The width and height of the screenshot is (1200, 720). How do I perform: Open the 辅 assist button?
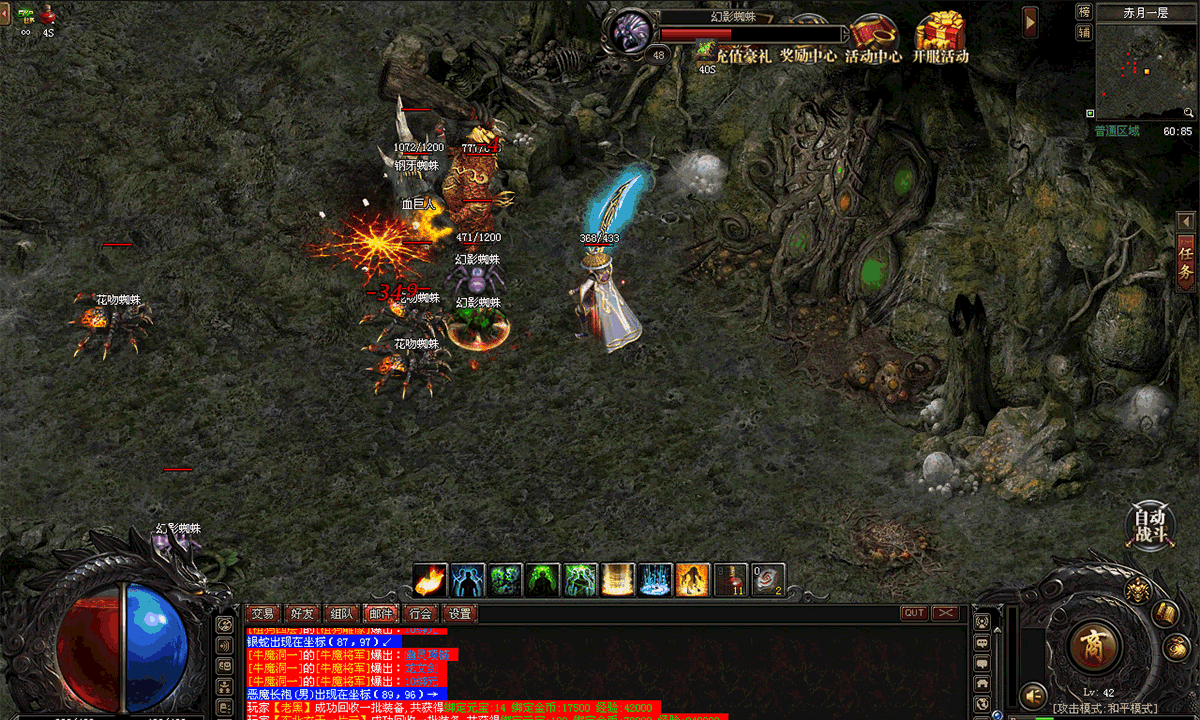tap(1084, 32)
